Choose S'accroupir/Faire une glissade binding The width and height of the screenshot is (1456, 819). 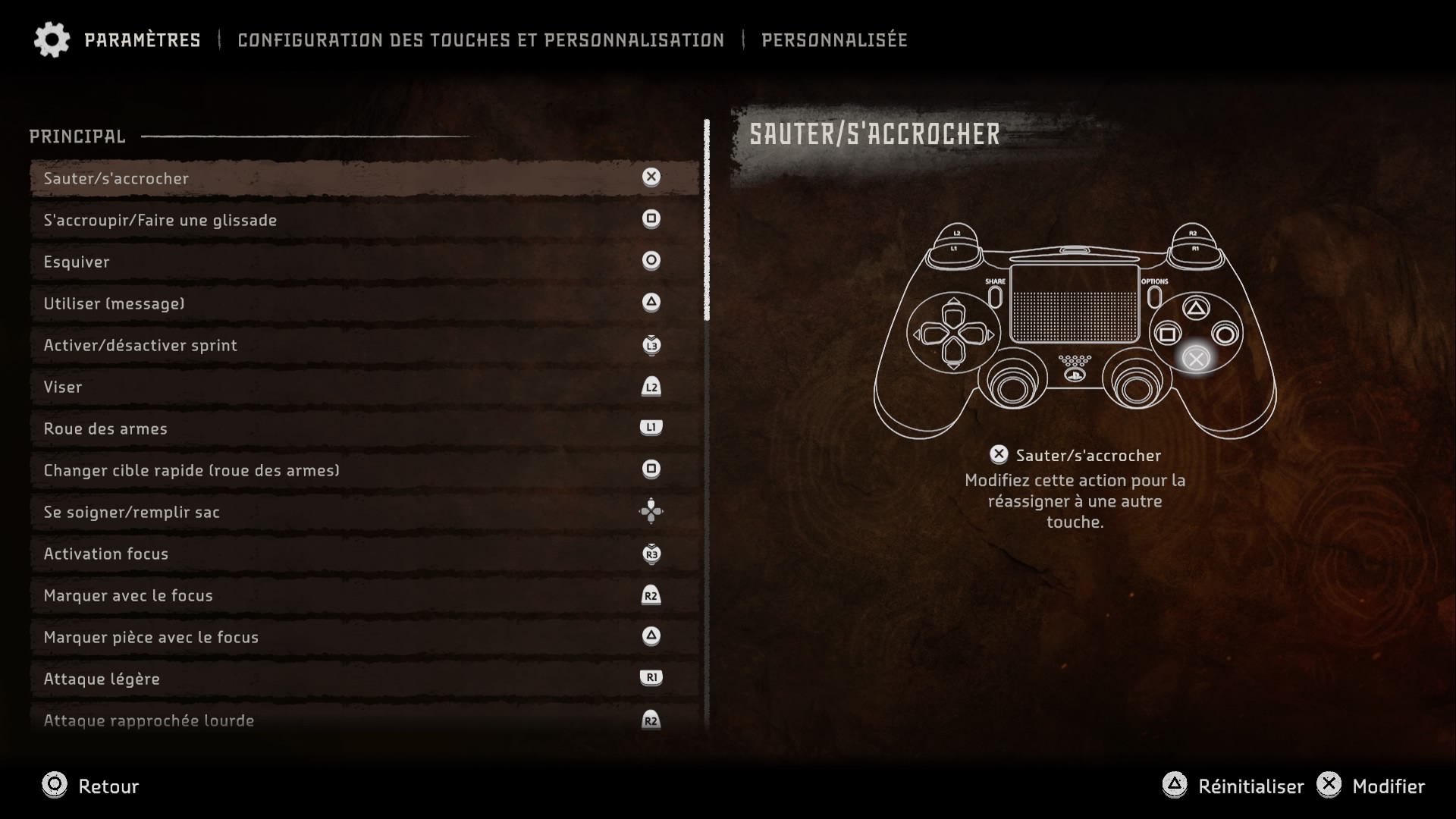pos(364,220)
